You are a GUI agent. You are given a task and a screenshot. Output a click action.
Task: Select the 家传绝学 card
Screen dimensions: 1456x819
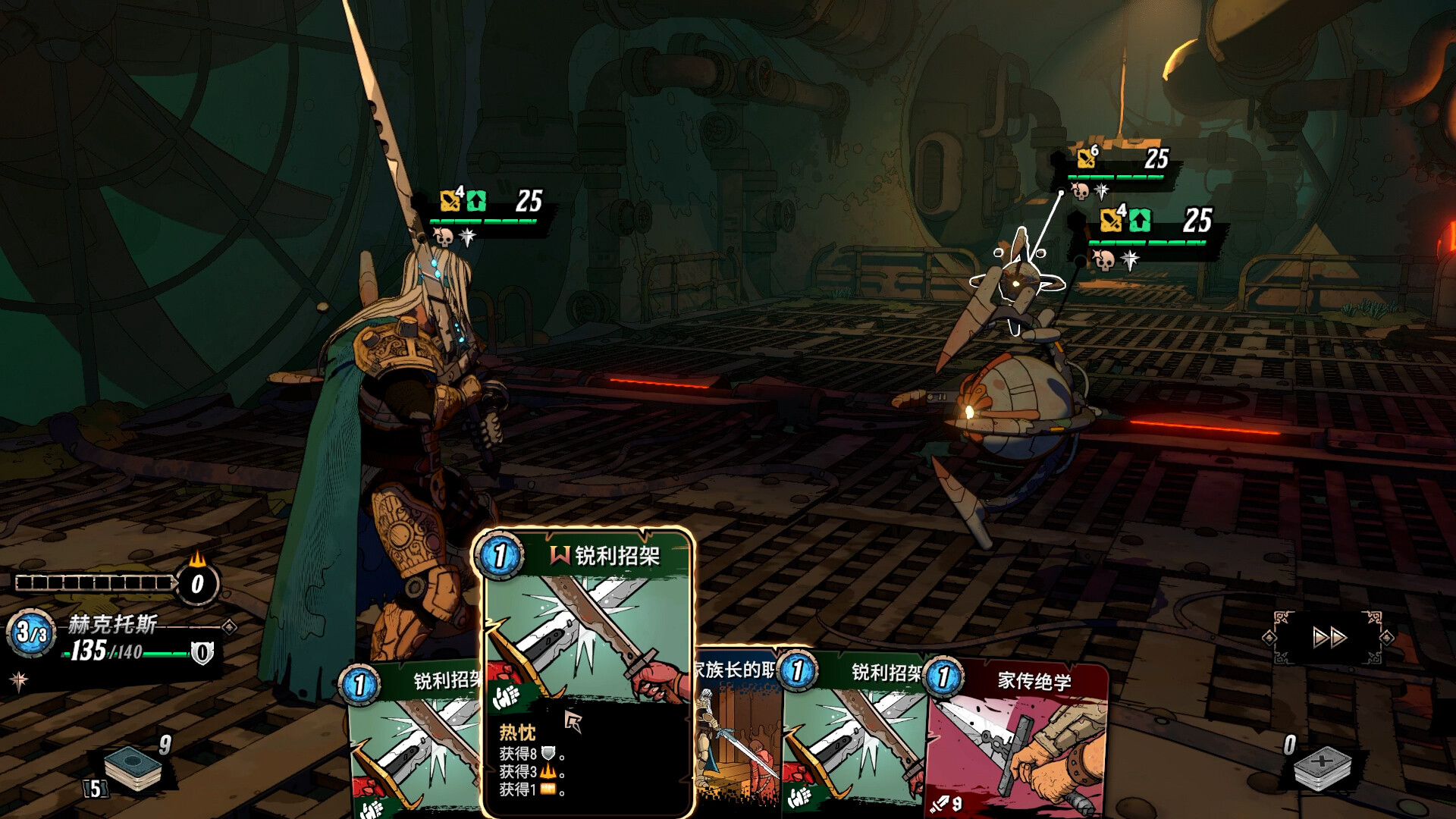pos(1024,743)
